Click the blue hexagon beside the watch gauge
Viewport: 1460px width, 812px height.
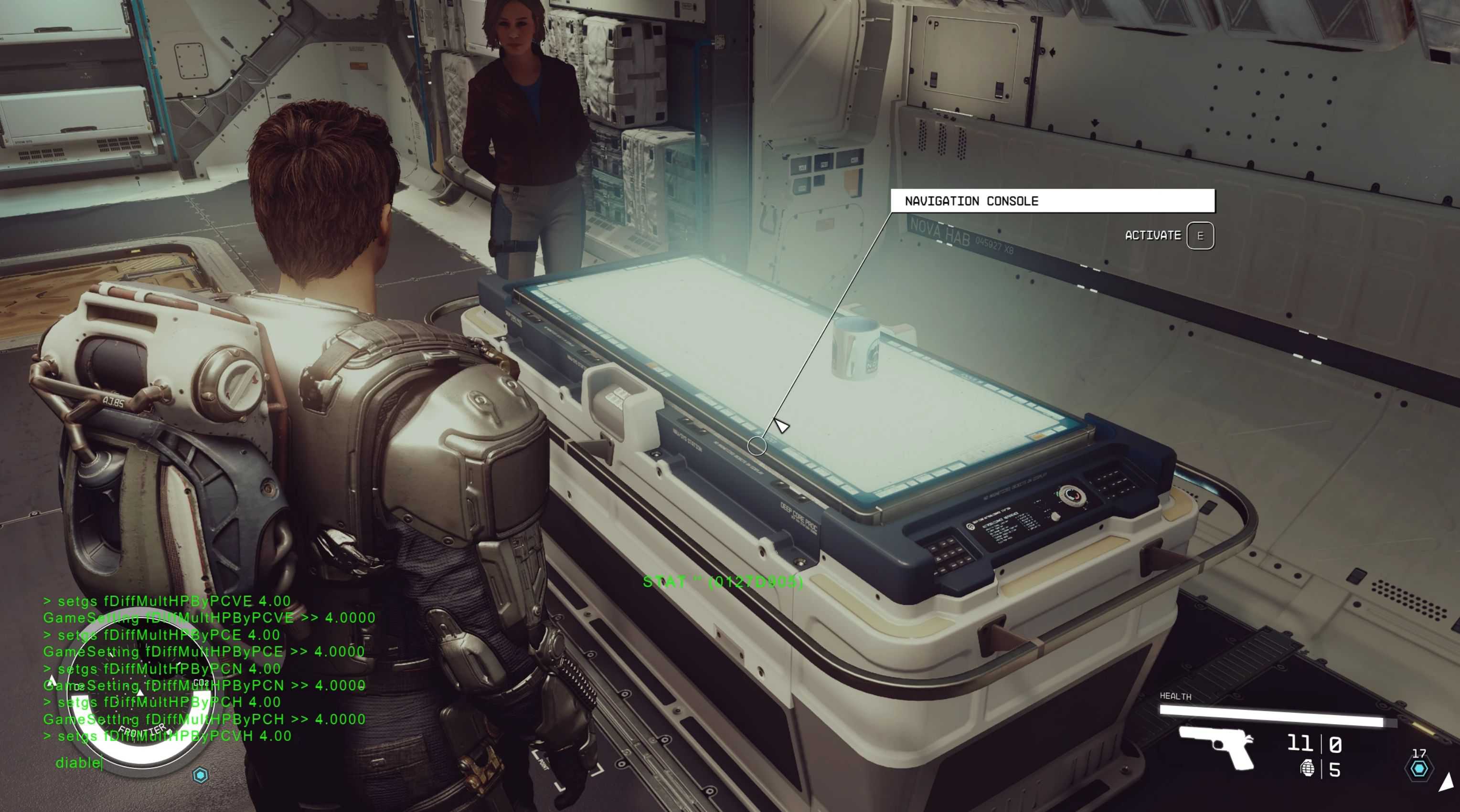tap(201, 775)
